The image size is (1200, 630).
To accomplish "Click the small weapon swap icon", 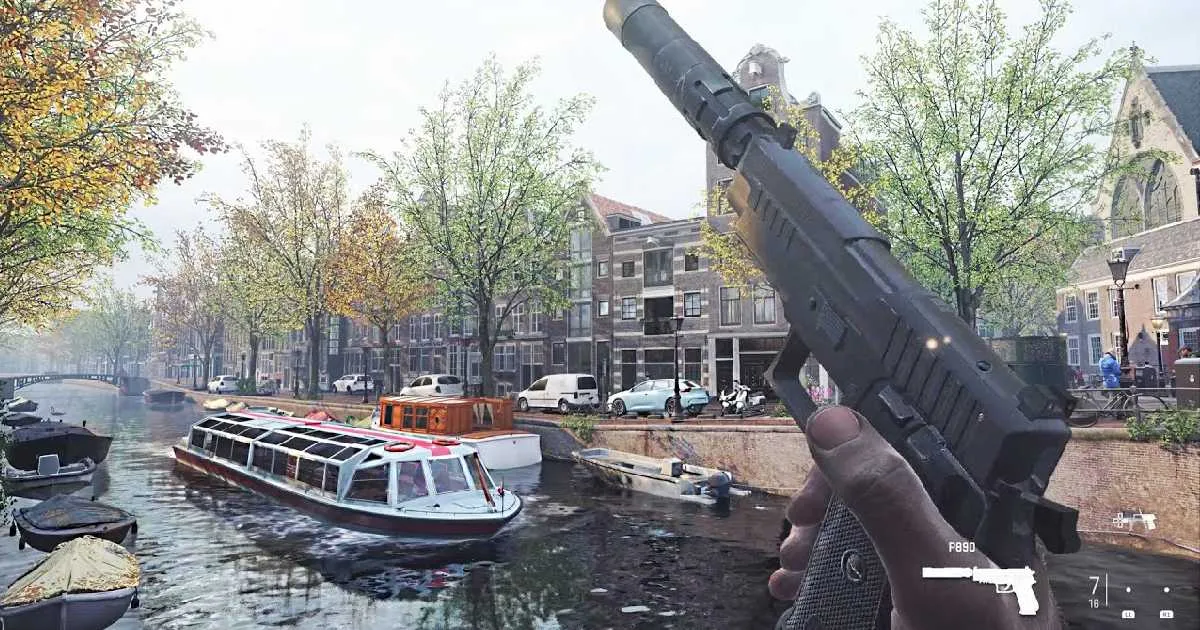I will [1134, 521].
